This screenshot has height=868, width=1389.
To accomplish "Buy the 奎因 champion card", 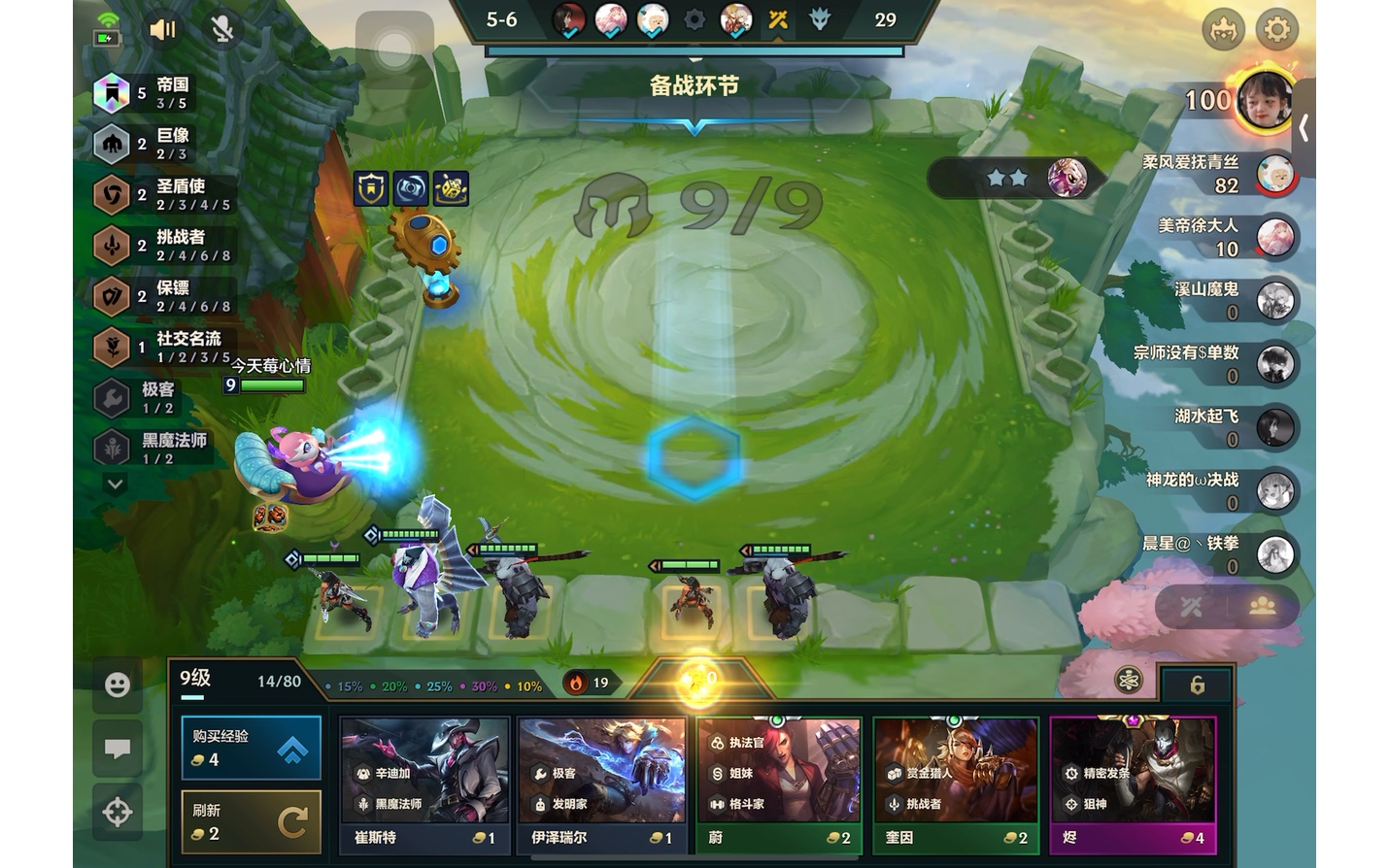I will click(956, 785).
